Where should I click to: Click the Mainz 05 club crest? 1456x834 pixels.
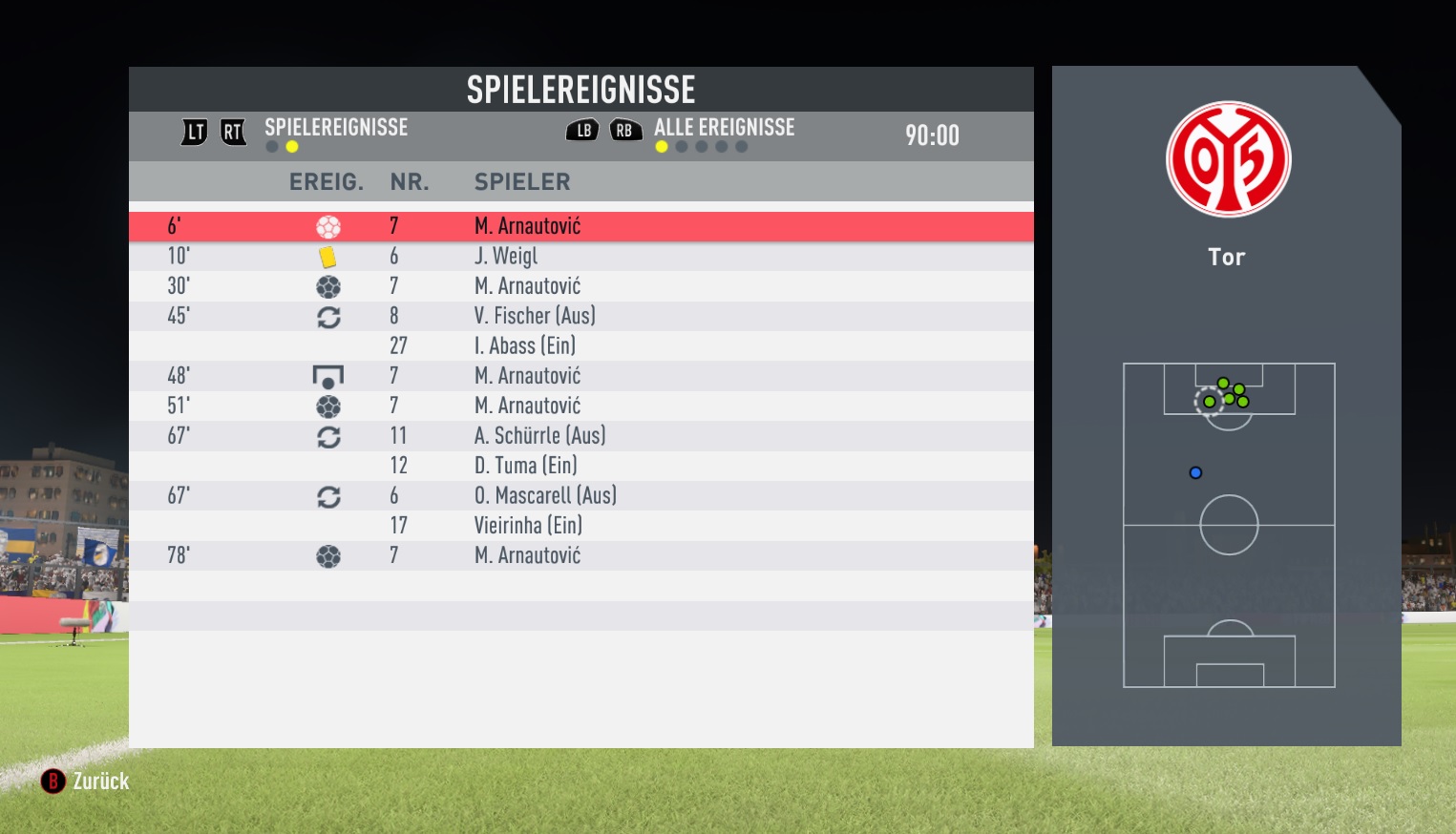click(1228, 159)
